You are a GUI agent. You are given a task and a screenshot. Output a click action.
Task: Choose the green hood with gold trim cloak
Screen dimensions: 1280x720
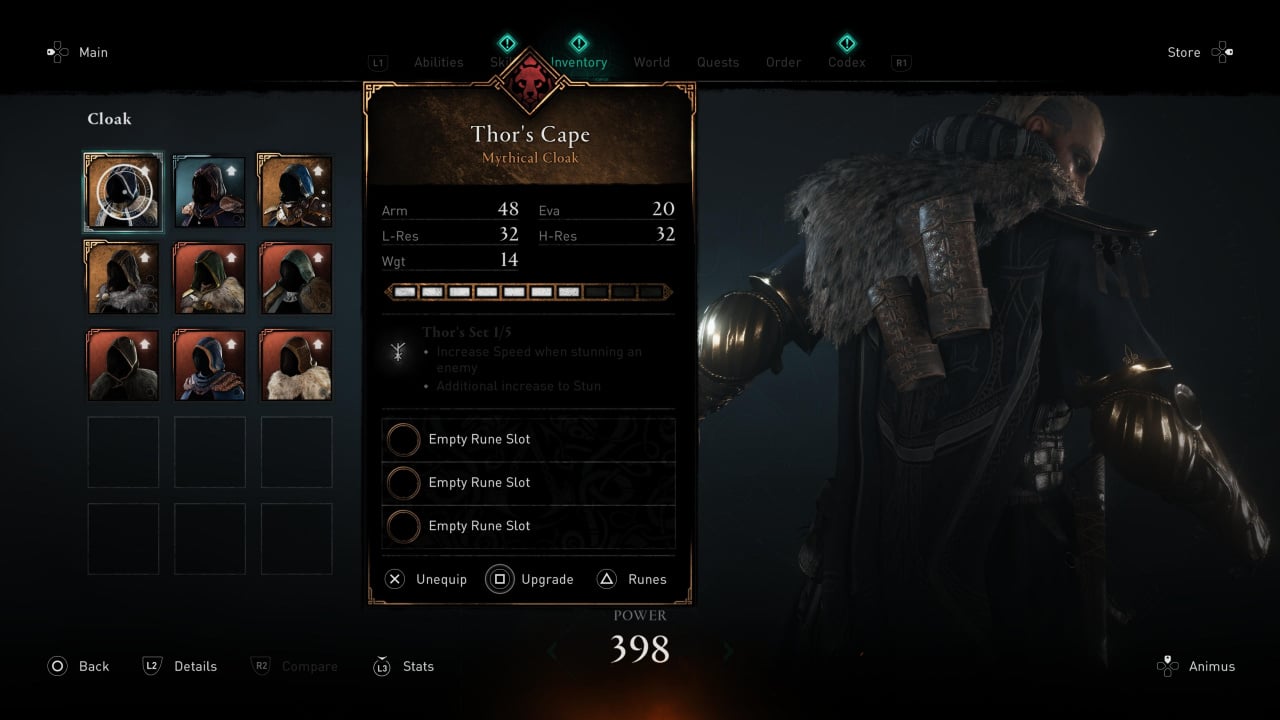[x=209, y=279]
